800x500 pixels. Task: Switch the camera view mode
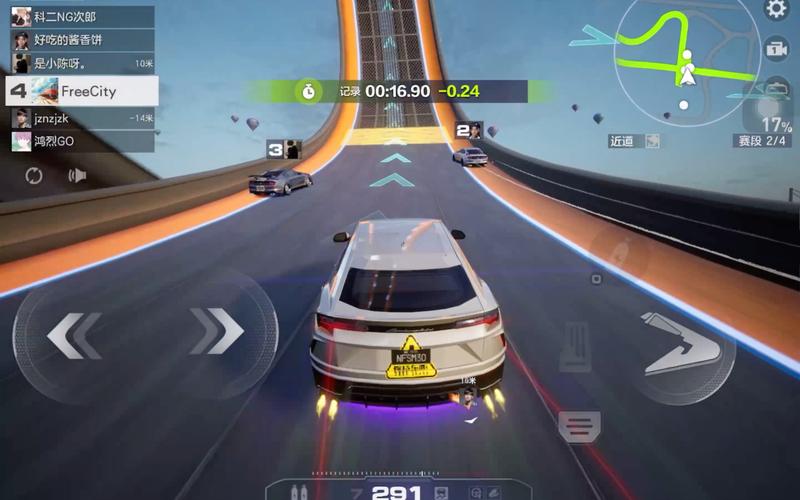click(777, 49)
